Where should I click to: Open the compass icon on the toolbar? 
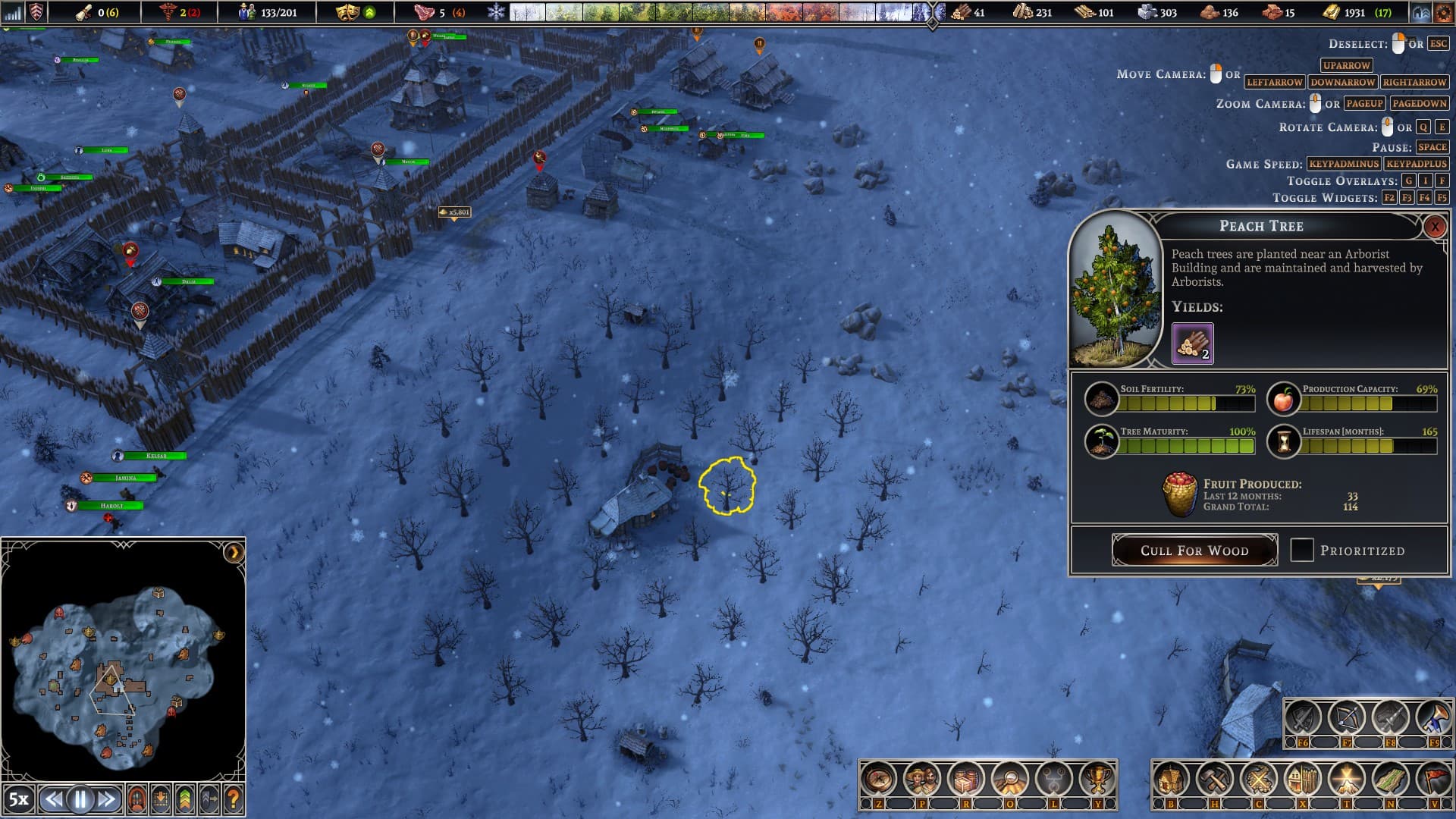point(878,779)
